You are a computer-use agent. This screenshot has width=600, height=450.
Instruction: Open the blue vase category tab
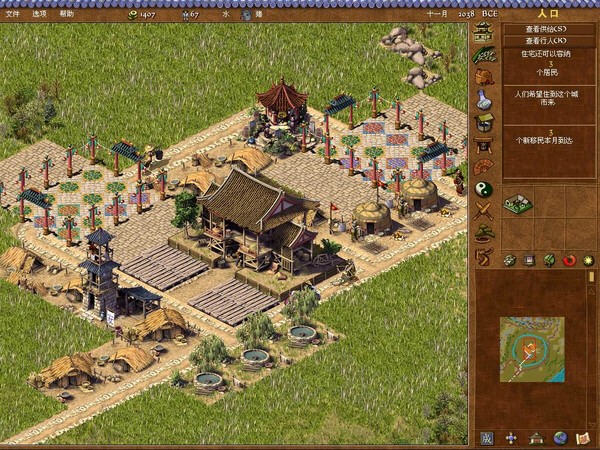[x=484, y=99]
